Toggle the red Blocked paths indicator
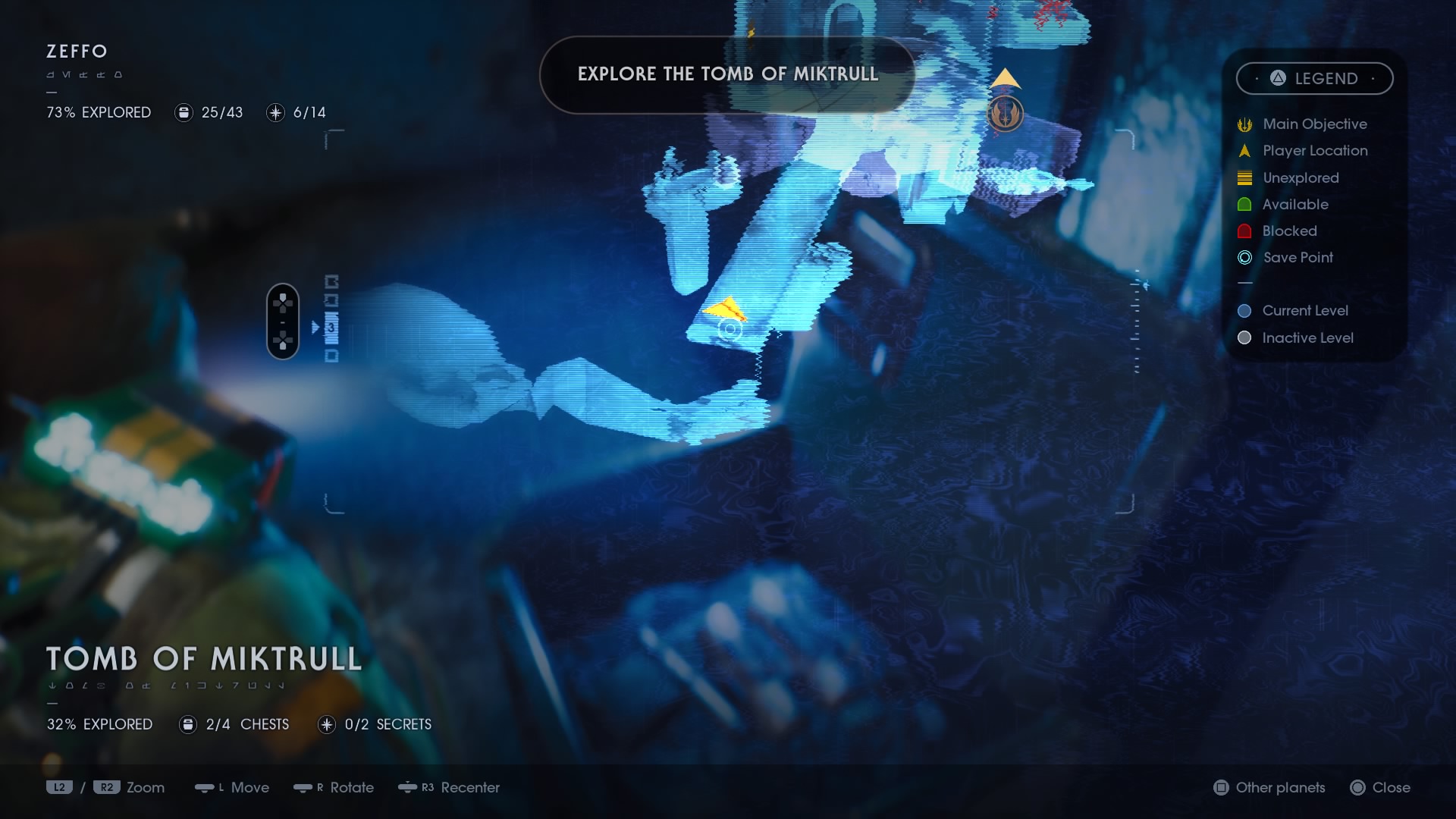1456x819 pixels. point(1244,231)
